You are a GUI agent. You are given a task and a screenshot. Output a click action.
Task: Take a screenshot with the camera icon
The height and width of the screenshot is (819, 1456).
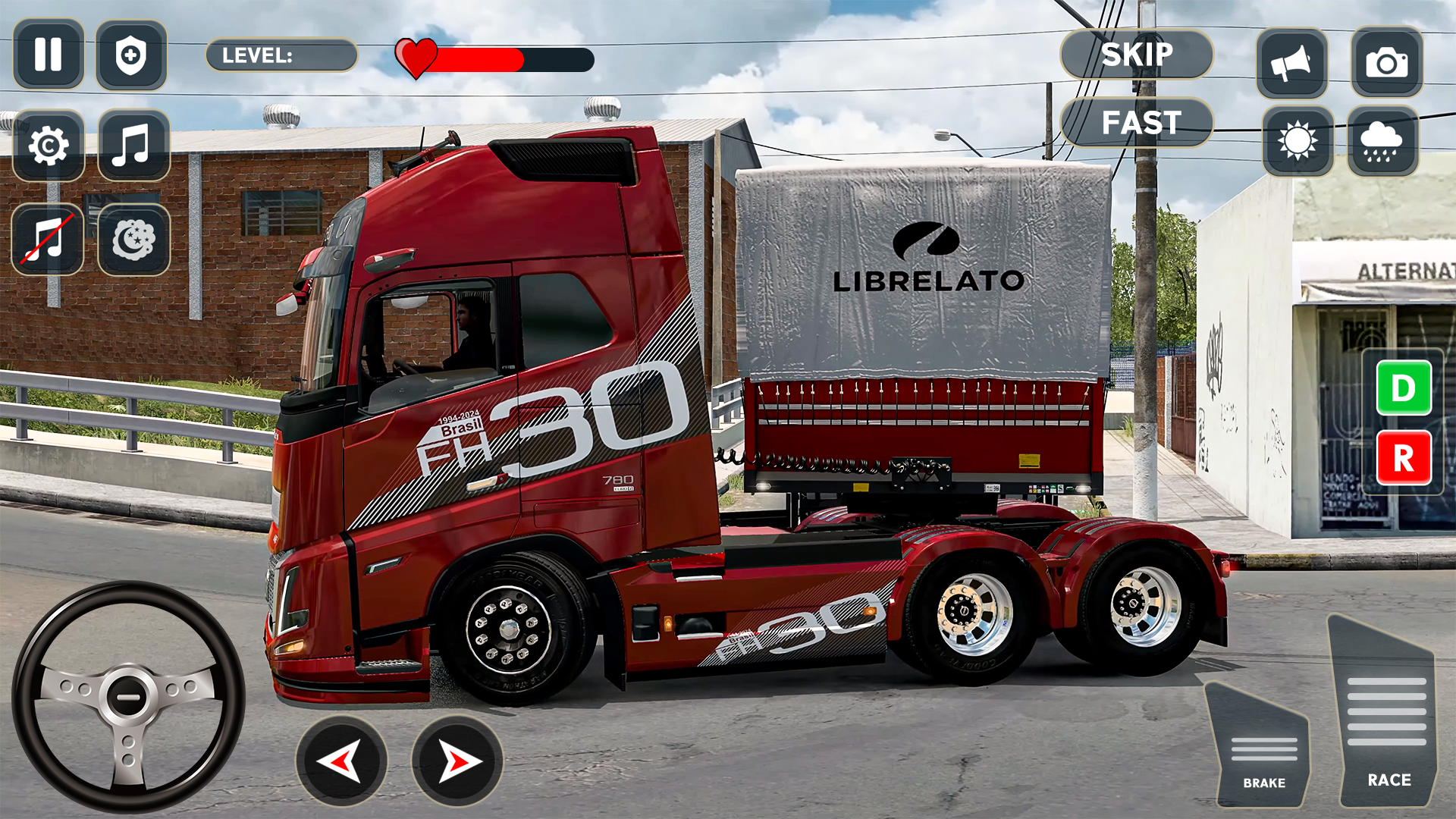coord(1388,61)
